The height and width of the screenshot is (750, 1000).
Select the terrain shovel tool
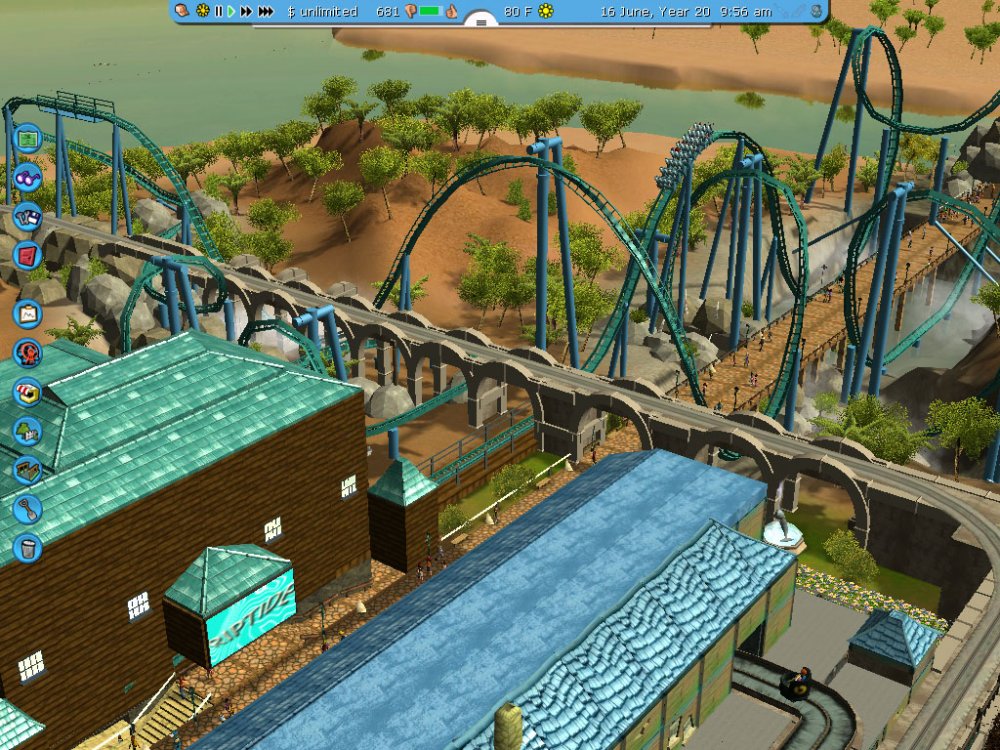[x=27, y=509]
